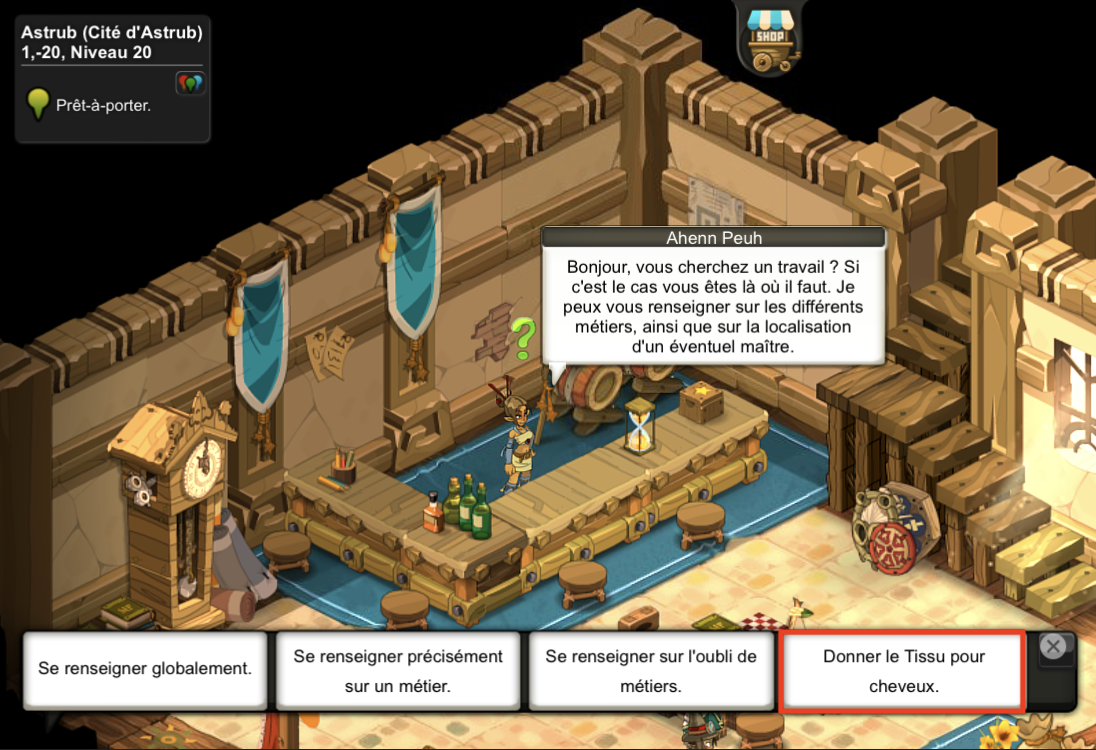Choose "Donner le Tissu pour cheveux." option
This screenshot has height=750, width=1096.
click(x=903, y=671)
